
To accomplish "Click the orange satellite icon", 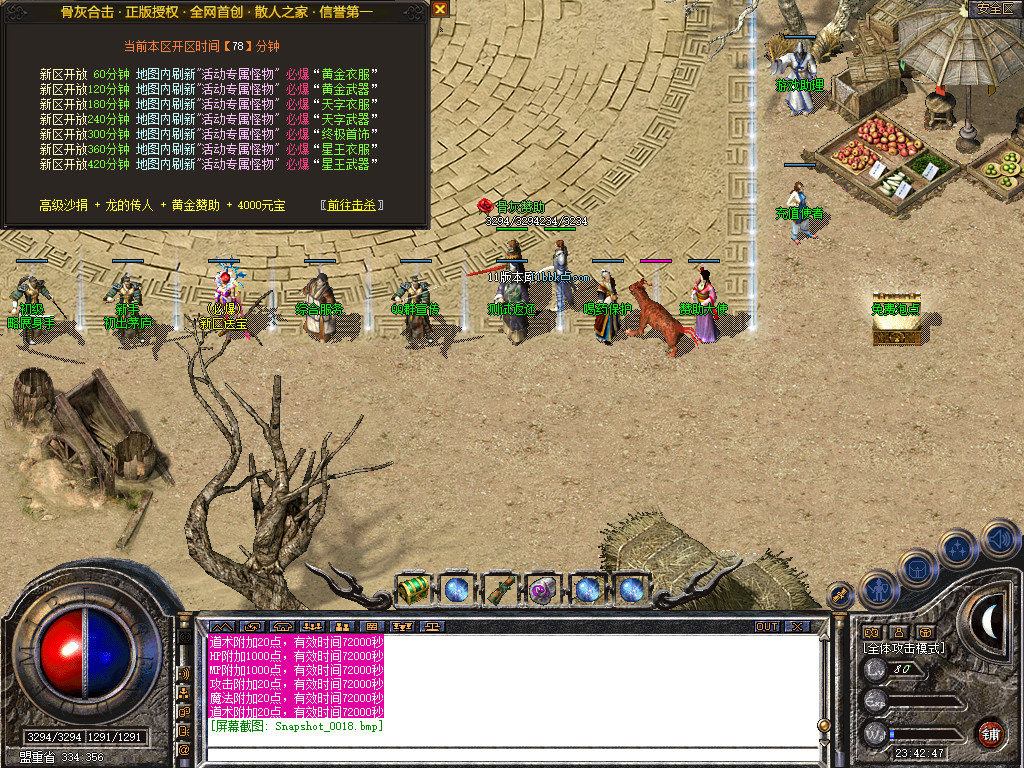I will pos(841,596).
